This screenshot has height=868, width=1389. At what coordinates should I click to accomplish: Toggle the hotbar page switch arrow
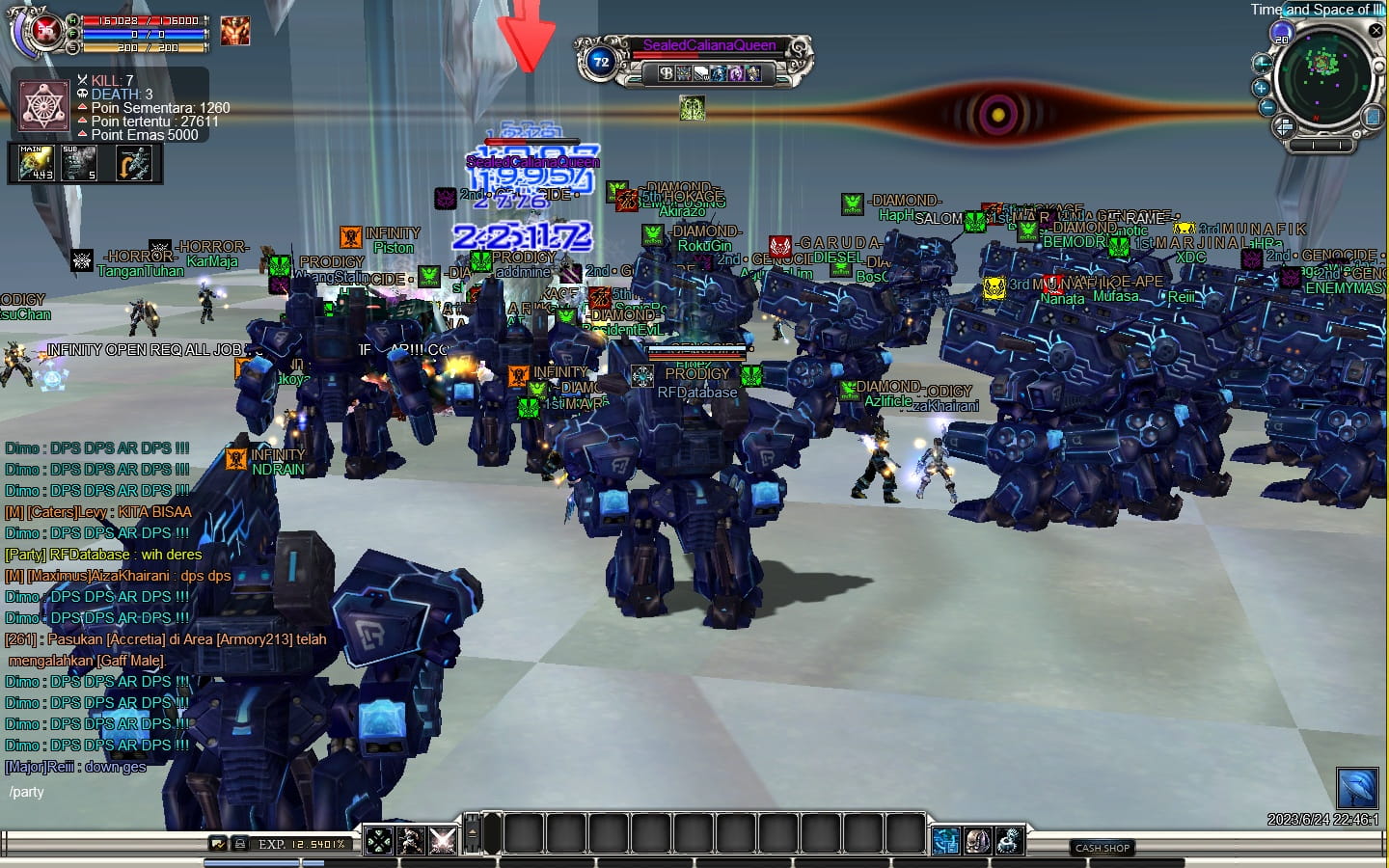[x=472, y=833]
